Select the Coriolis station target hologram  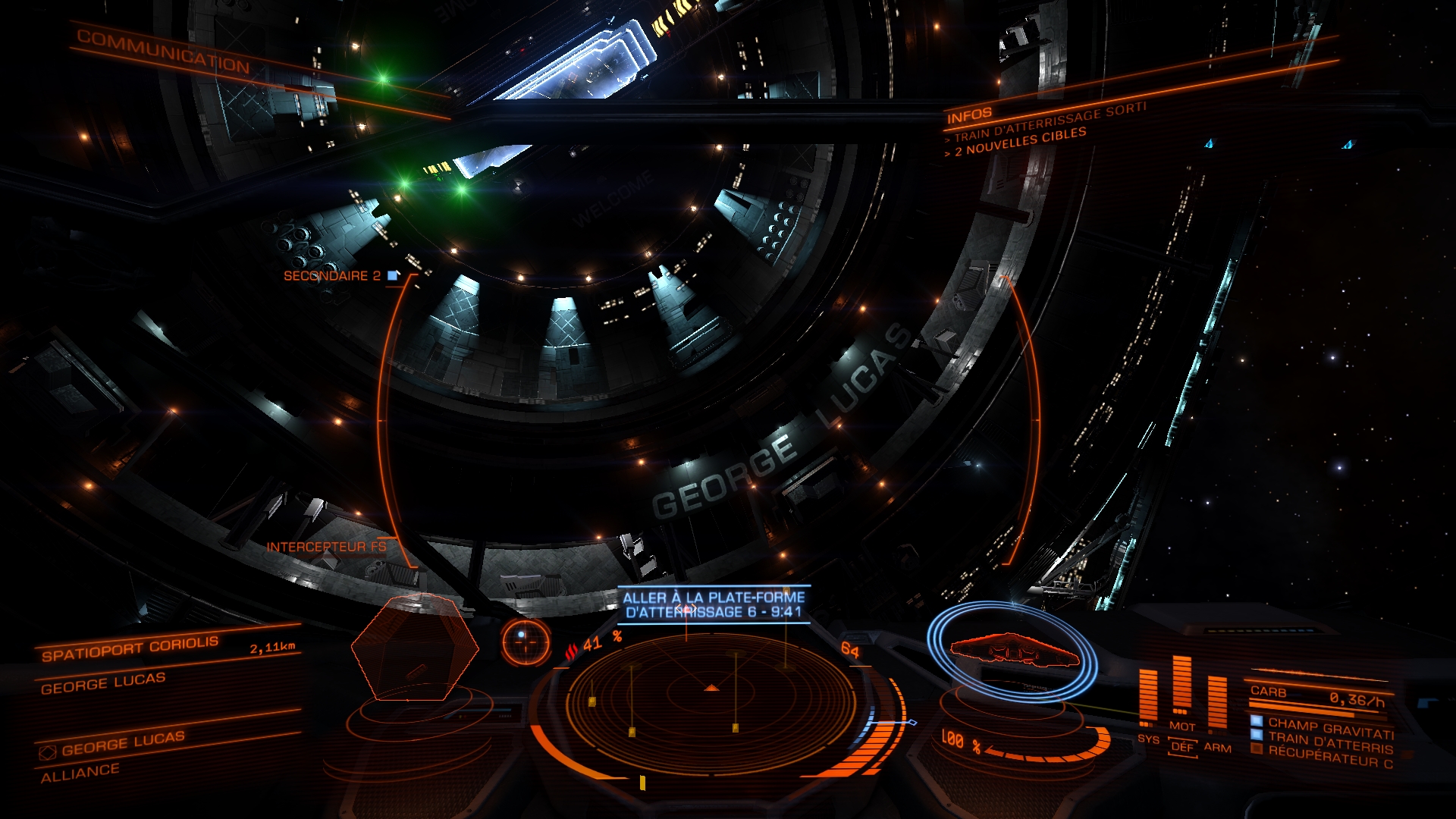(415, 648)
